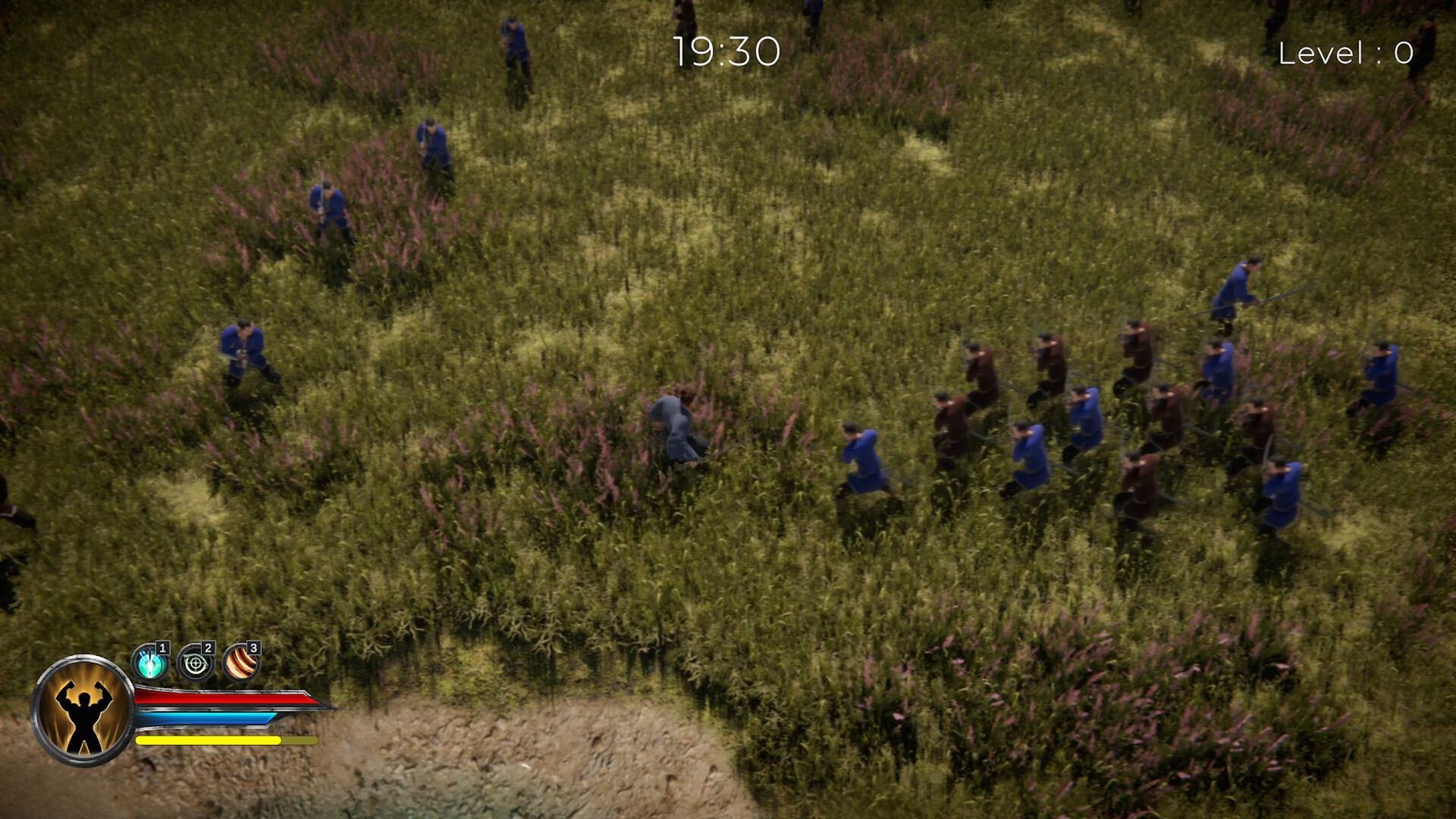
Task: Activate skill slot 2 crosshair eye ability
Action: click(x=195, y=663)
